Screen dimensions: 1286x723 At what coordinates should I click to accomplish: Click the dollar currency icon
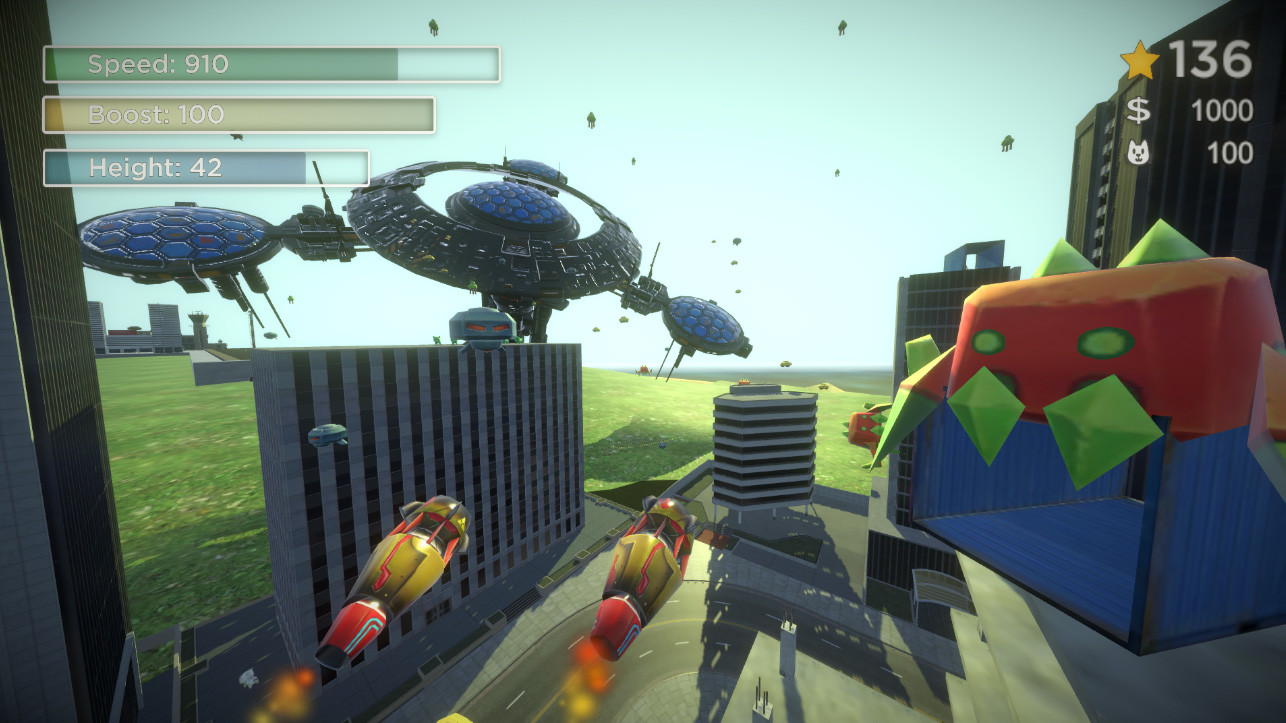1138,108
